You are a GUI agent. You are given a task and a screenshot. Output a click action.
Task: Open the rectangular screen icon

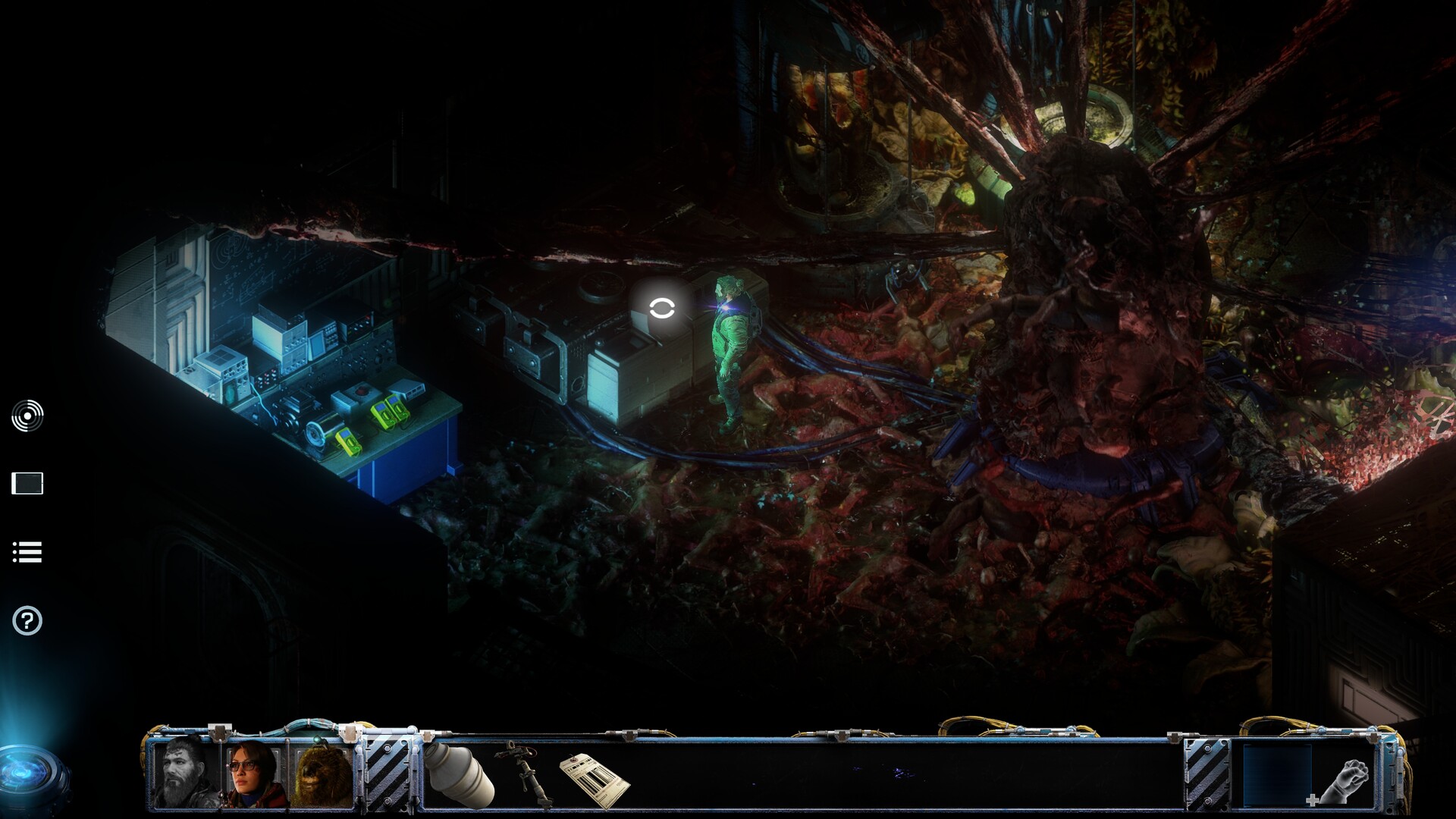[27, 483]
